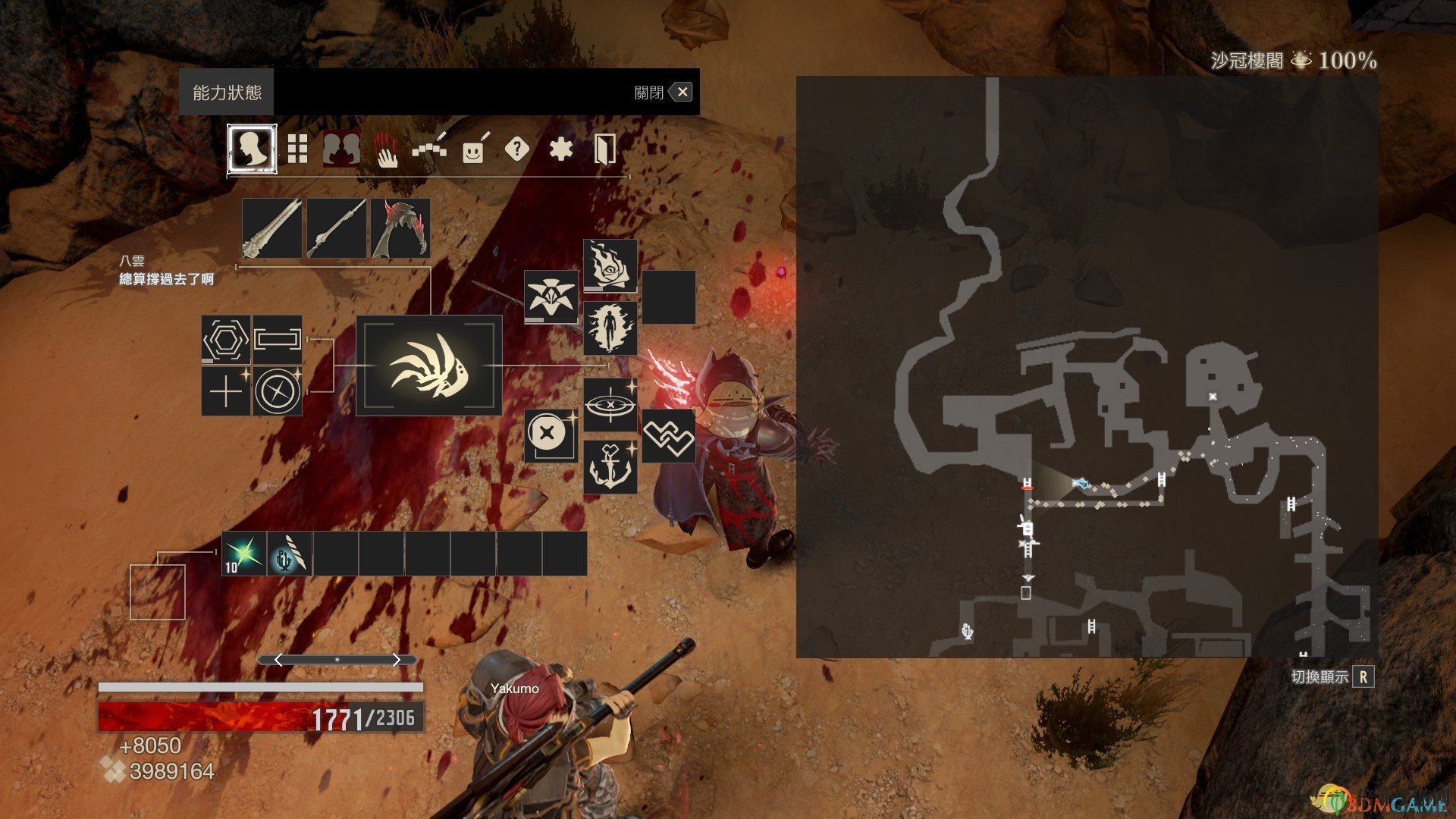Choose the exit door tab
Viewport: 1456px width, 819px height.
pos(604,149)
